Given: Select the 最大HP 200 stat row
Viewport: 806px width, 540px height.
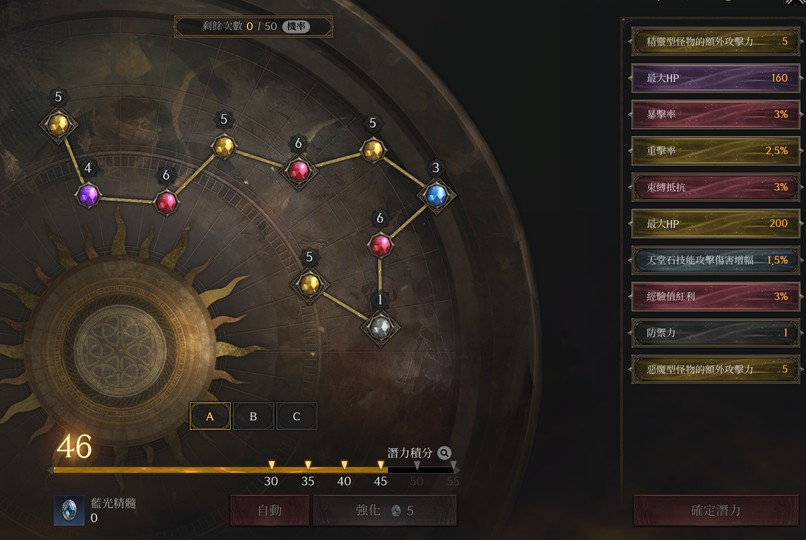Looking at the screenshot, I should [x=715, y=223].
